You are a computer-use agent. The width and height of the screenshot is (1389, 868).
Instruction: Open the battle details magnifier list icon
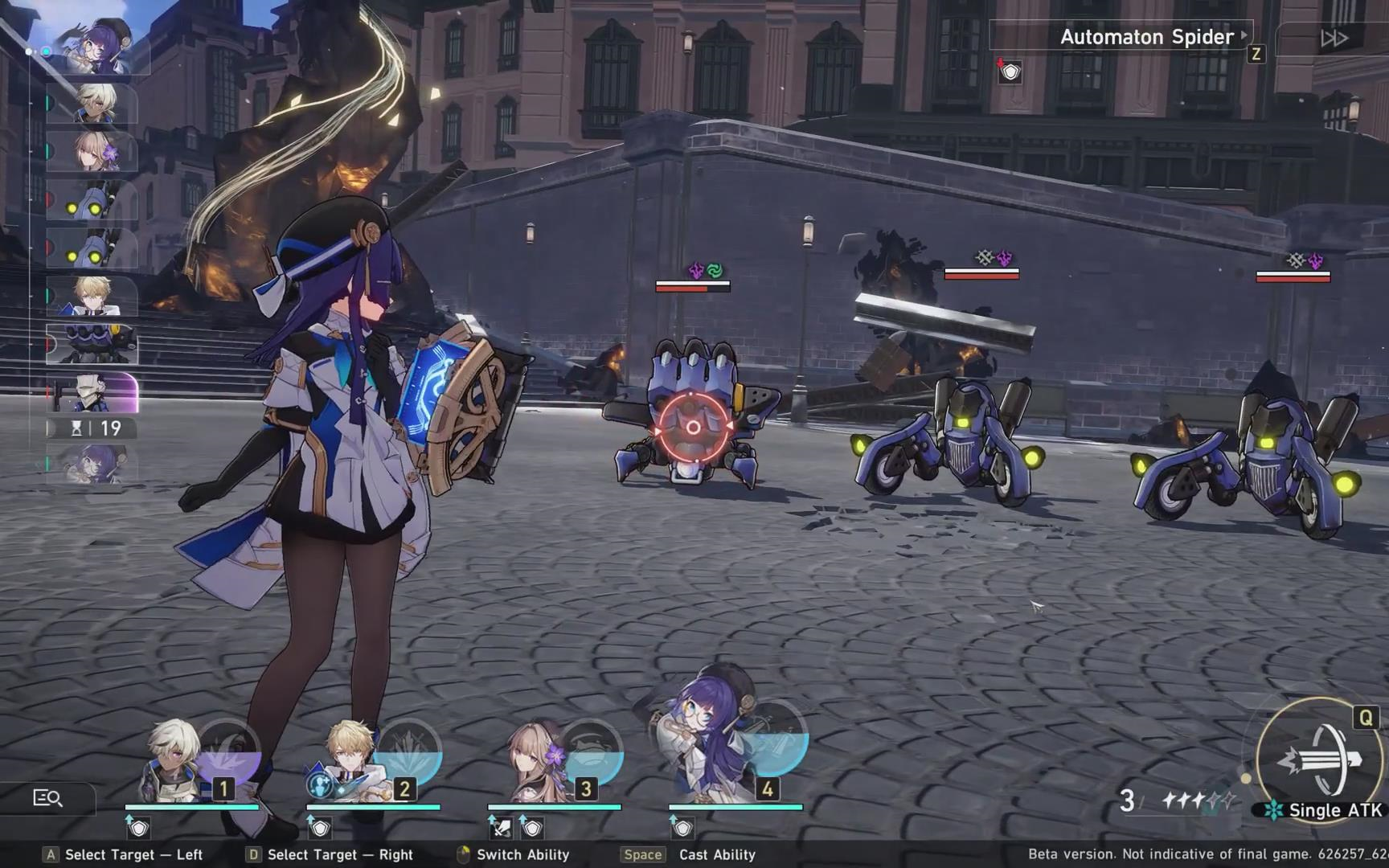click(x=47, y=798)
